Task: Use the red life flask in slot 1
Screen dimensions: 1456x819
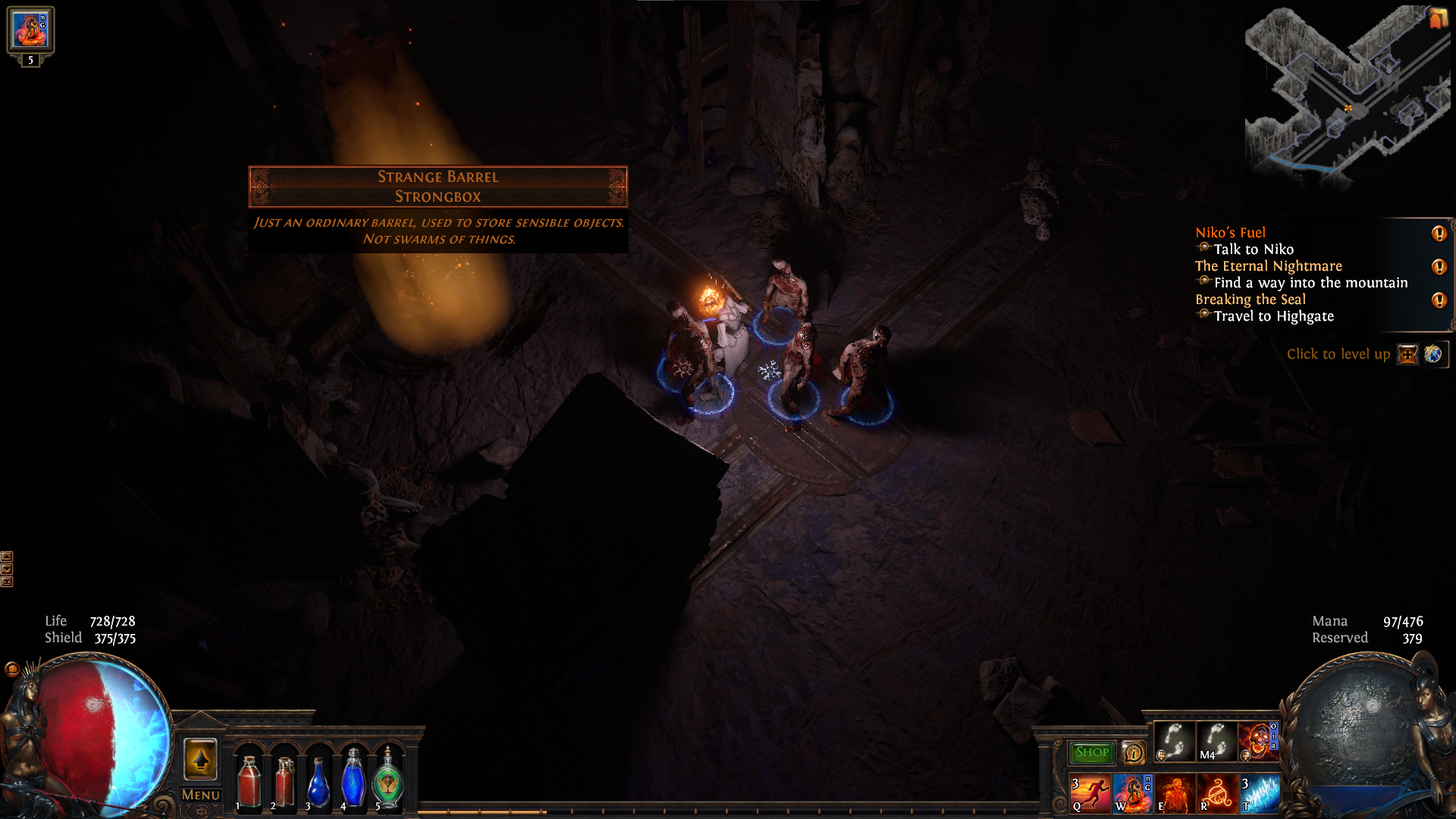Action: pos(249,781)
